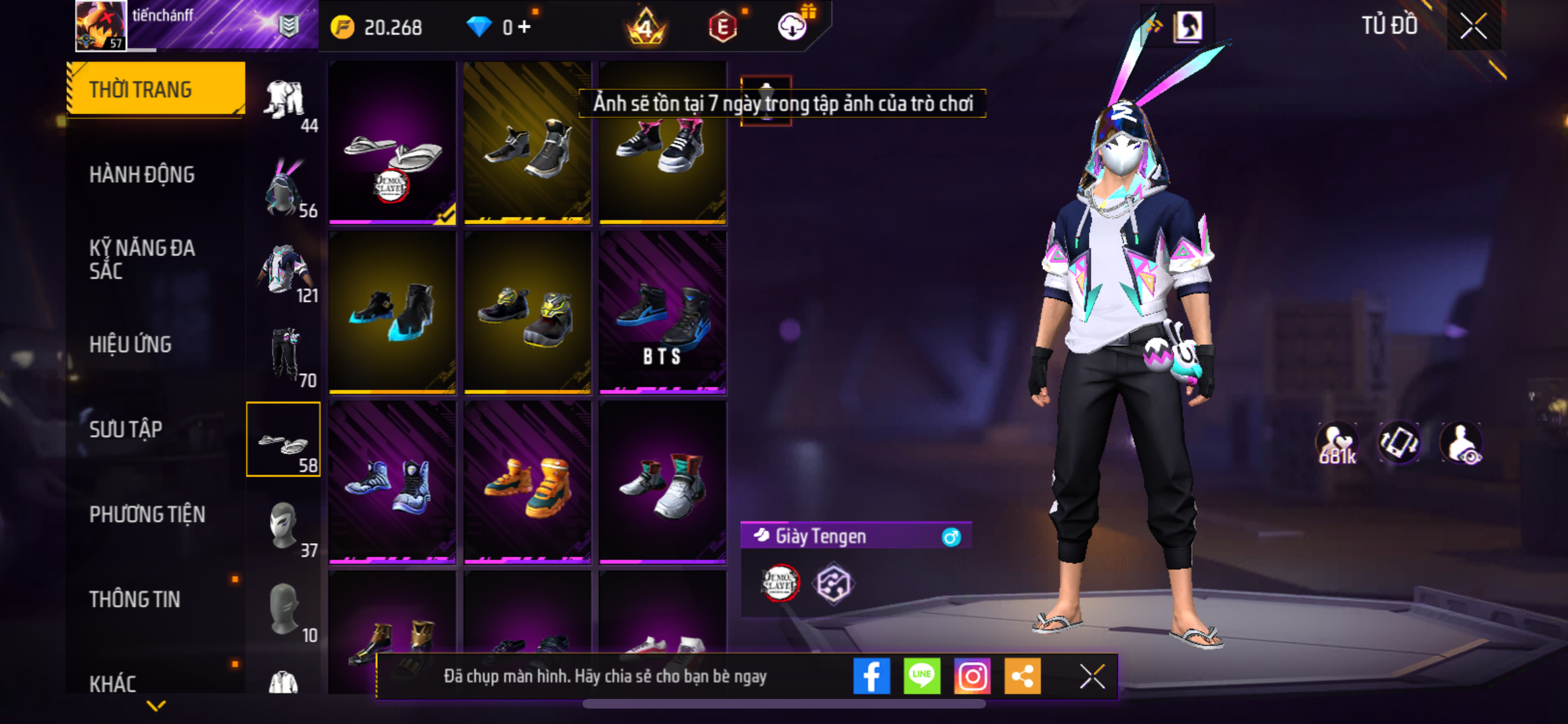This screenshot has width=1568, height=724.
Task: Show the Thông Tin section
Action: point(135,599)
